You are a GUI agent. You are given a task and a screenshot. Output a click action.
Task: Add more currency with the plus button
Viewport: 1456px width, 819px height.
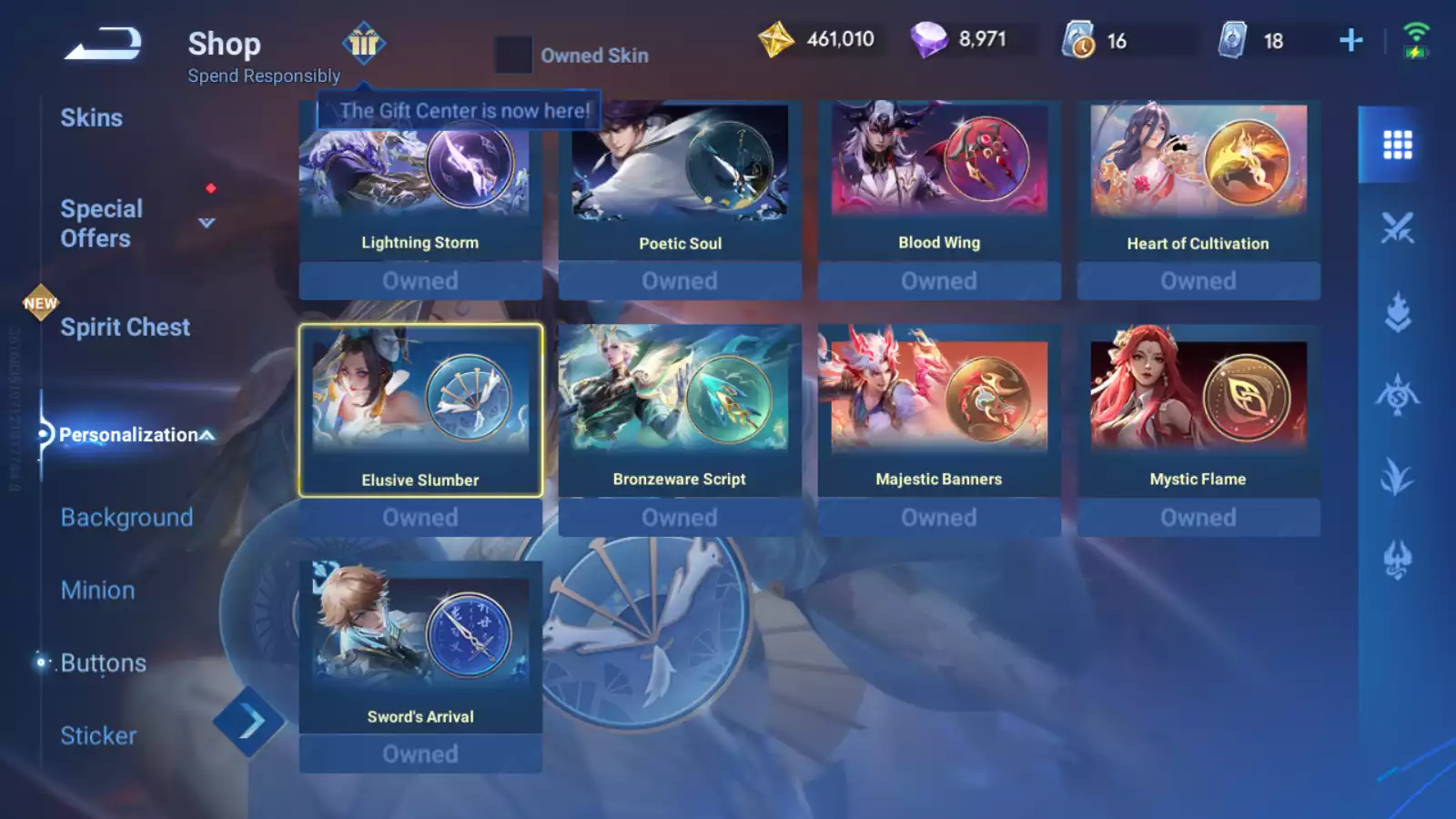[x=1351, y=40]
